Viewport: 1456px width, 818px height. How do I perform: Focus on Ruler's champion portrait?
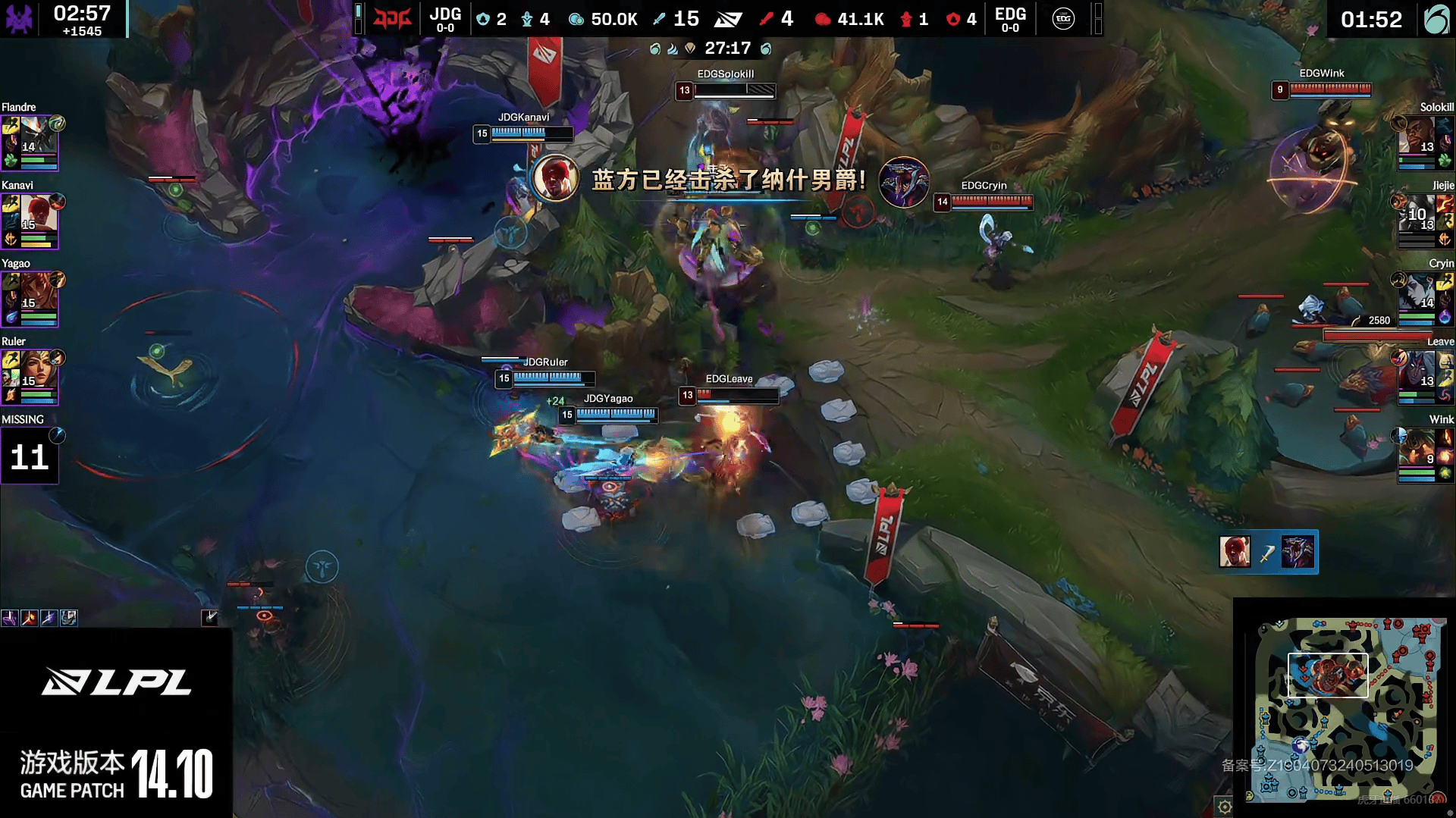[x=38, y=369]
